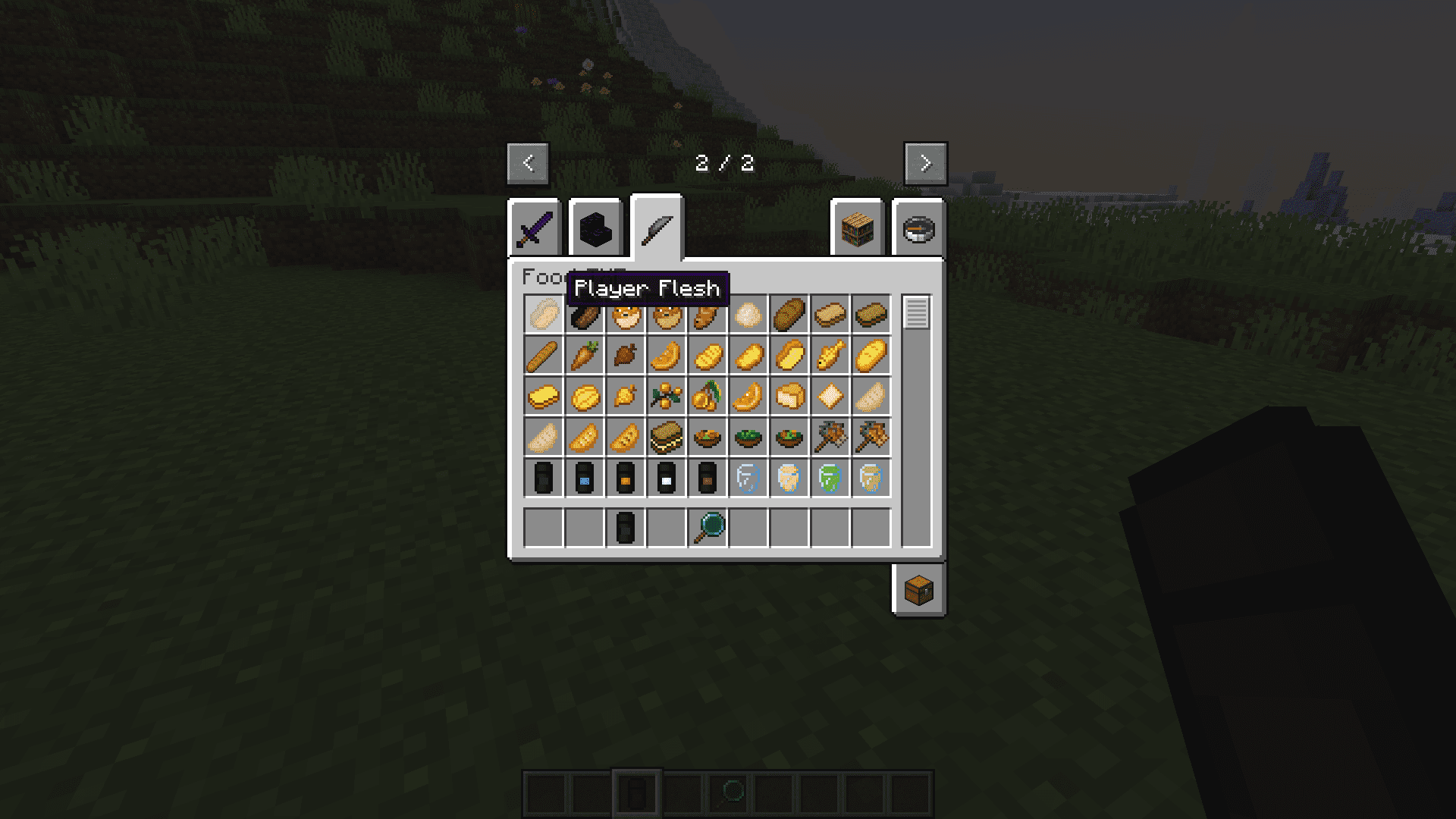Select the layered sandwich item
1456x819 pixels.
pyautogui.click(x=667, y=438)
